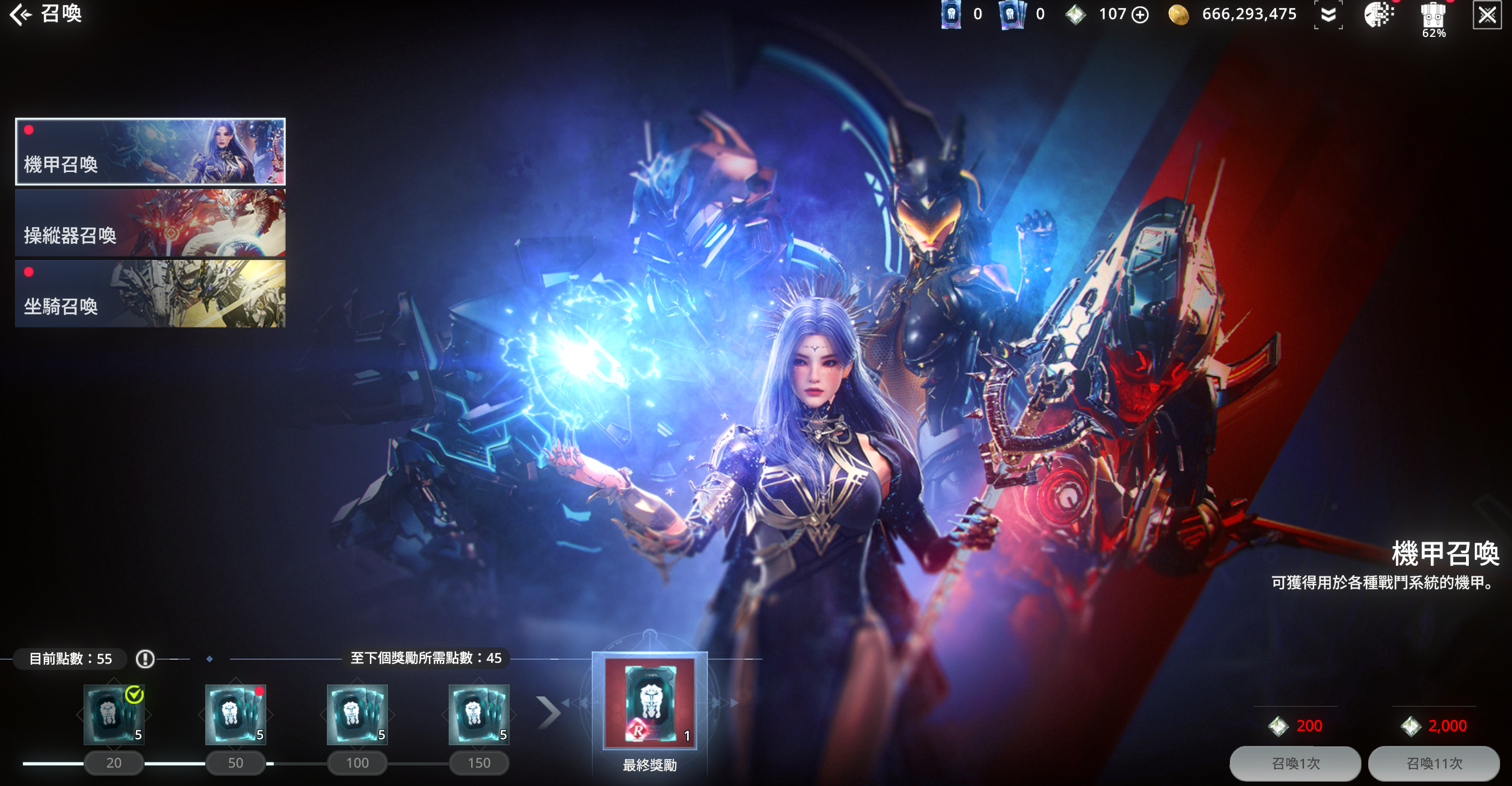Close the summon screen with the X

[1486, 15]
